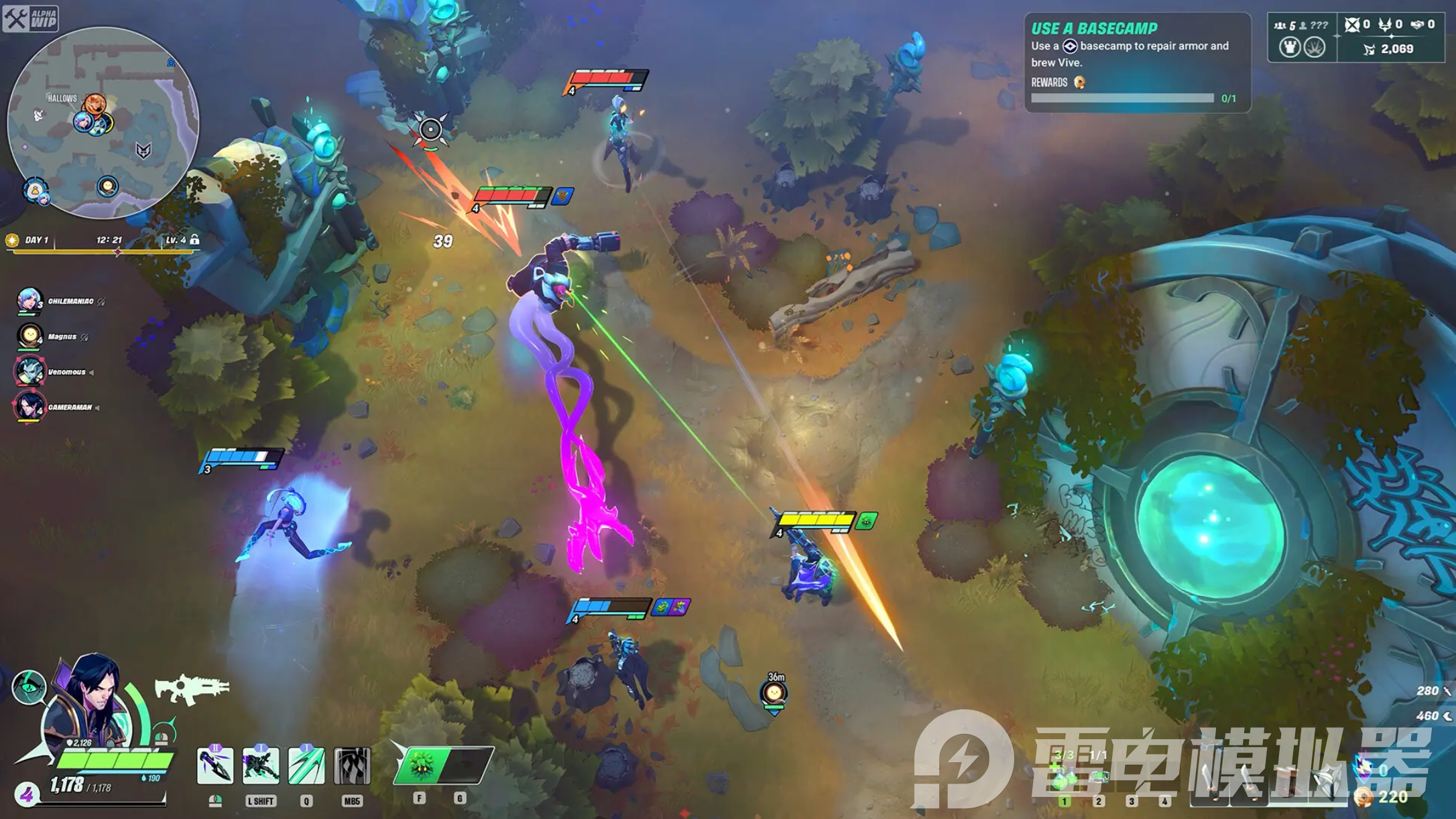Activate the purple dagger ability

[x=215, y=766]
